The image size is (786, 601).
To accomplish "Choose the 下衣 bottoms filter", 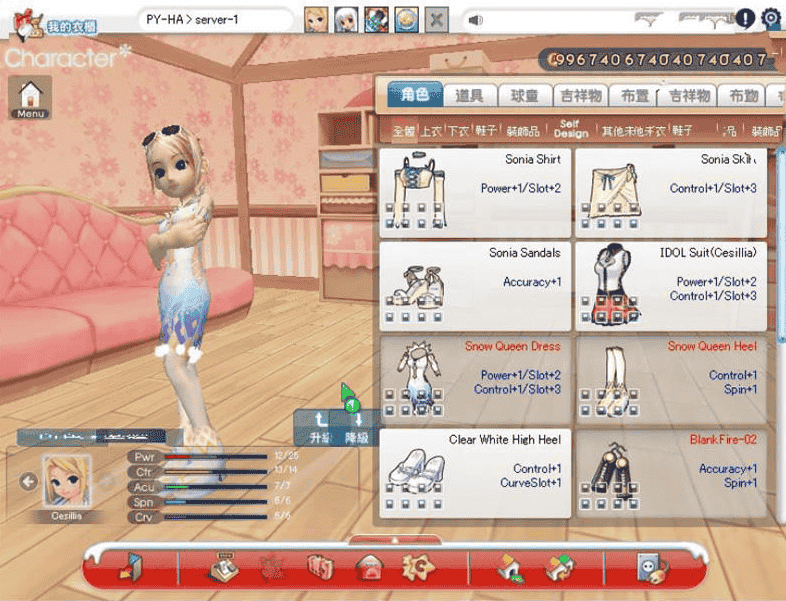I will (x=458, y=131).
